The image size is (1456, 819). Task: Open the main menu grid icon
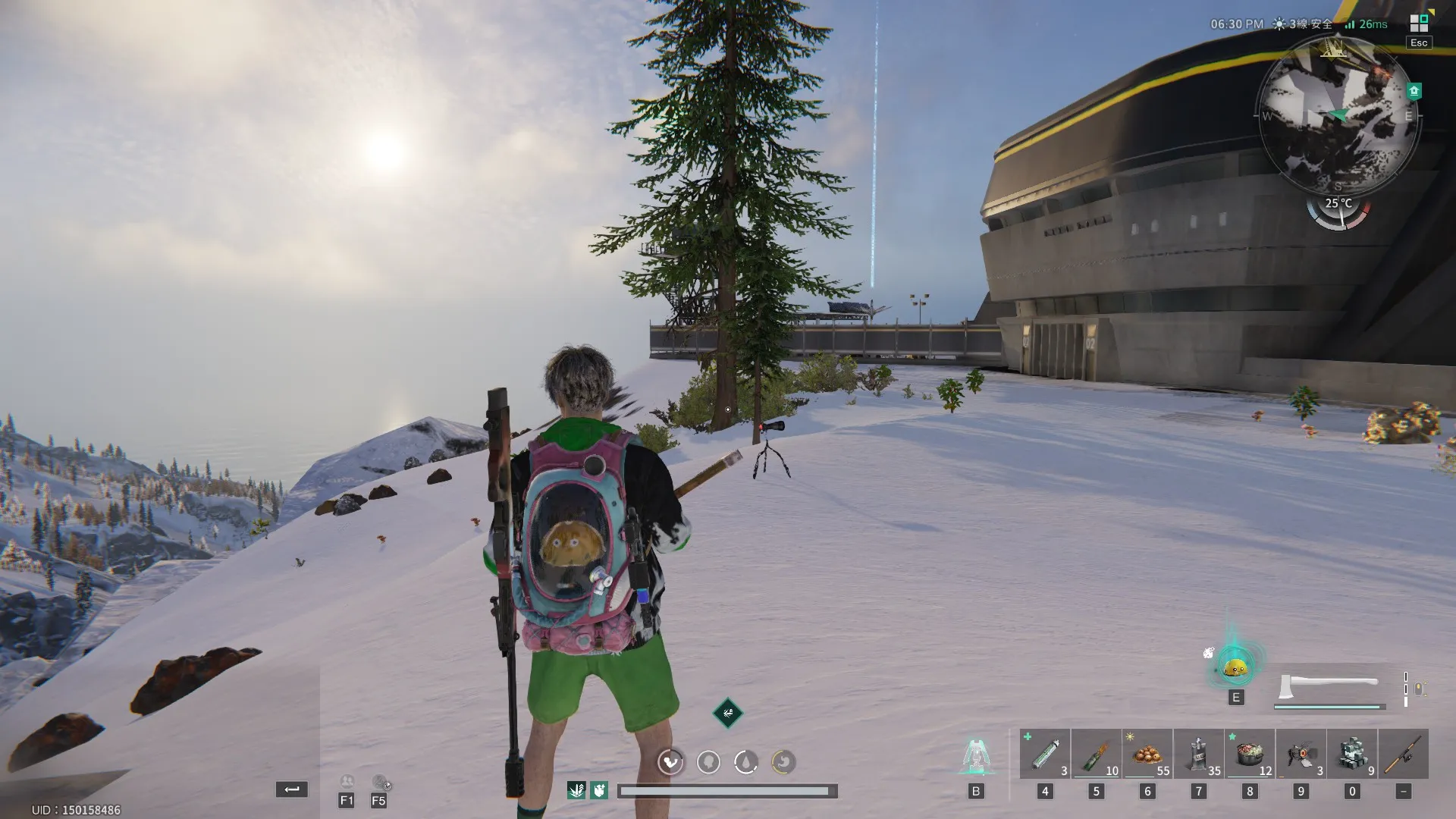point(1419,23)
